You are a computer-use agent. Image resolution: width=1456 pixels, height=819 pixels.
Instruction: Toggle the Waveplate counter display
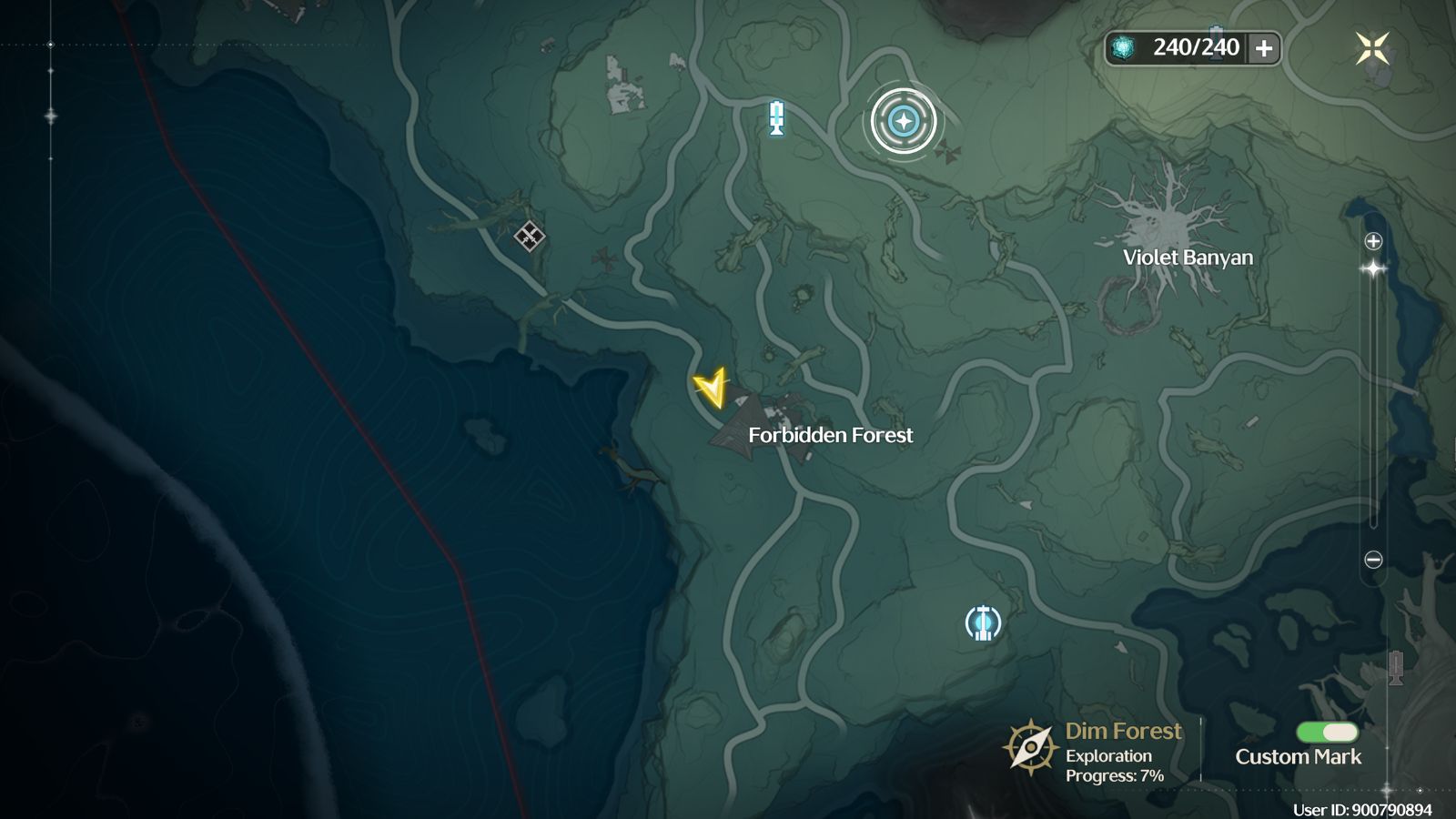pos(1190,46)
